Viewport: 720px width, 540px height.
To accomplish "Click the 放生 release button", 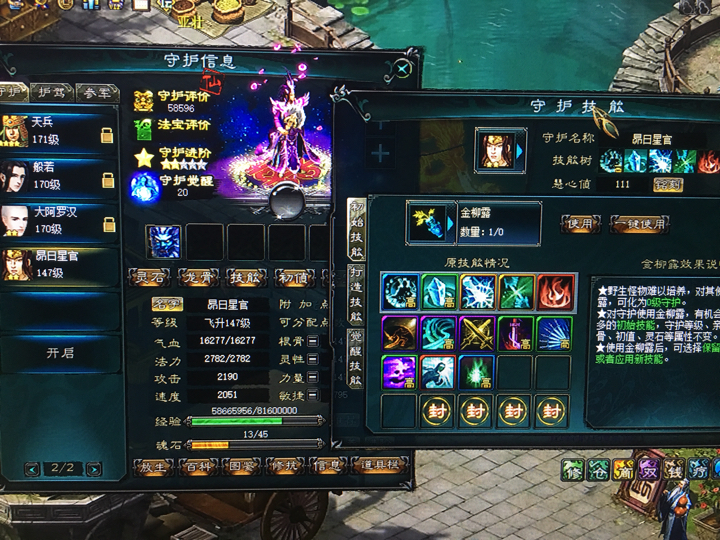I will pos(154,466).
